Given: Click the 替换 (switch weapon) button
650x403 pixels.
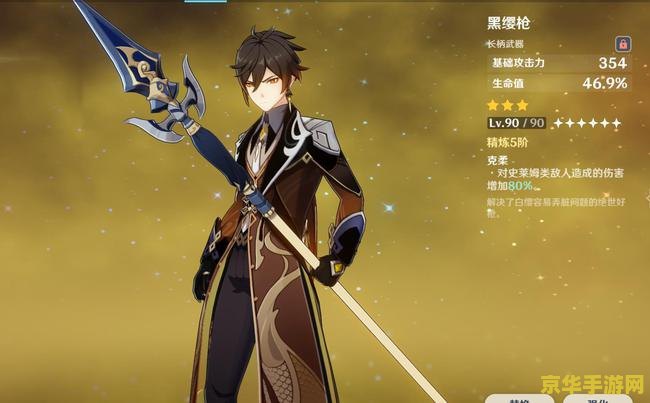Looking at the screenshot, I should (519, 398).
